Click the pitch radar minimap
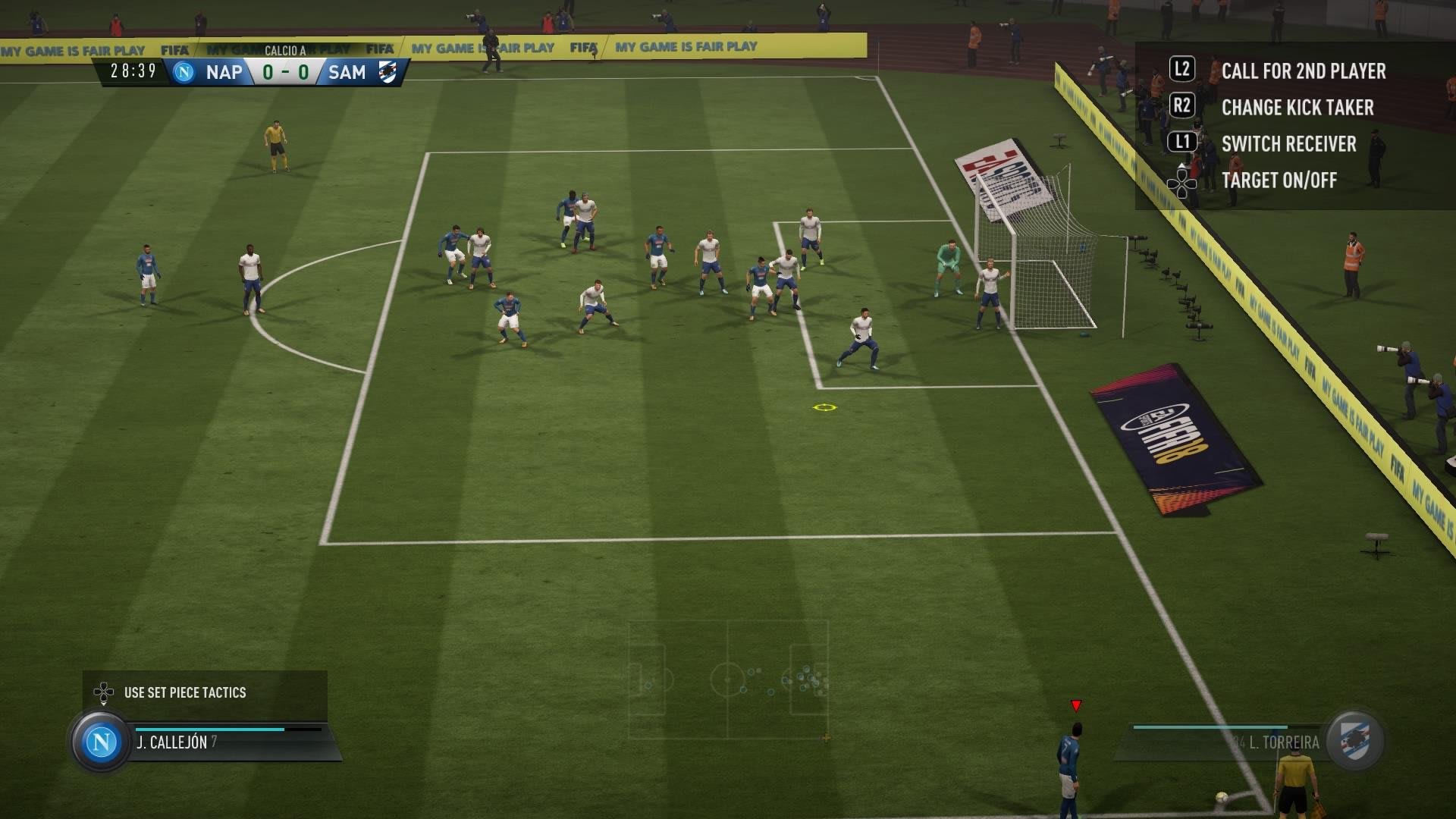The image size is (1456, 819). click(728, 679)
